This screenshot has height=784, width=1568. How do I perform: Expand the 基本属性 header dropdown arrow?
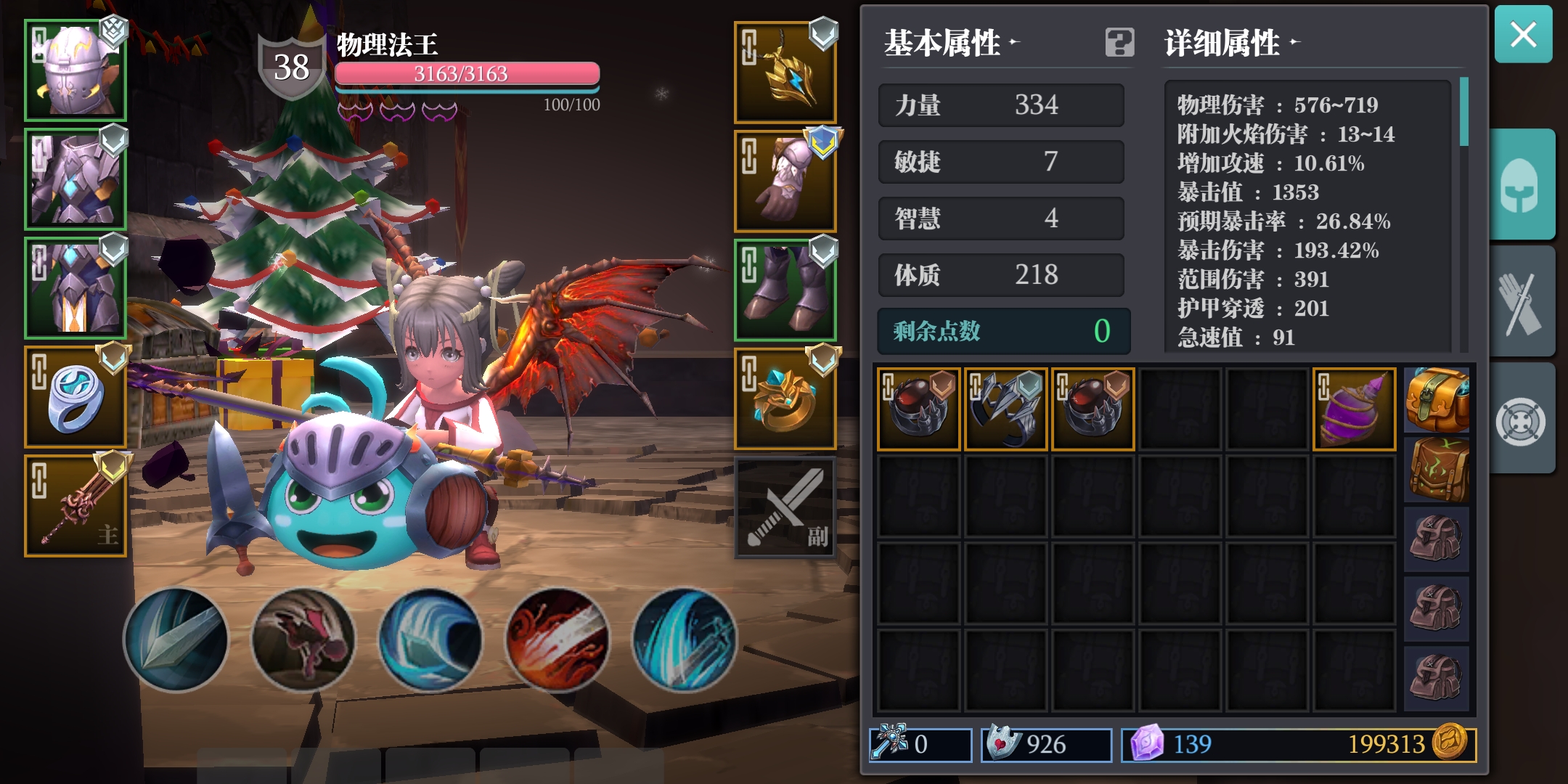click(1015, 42)
